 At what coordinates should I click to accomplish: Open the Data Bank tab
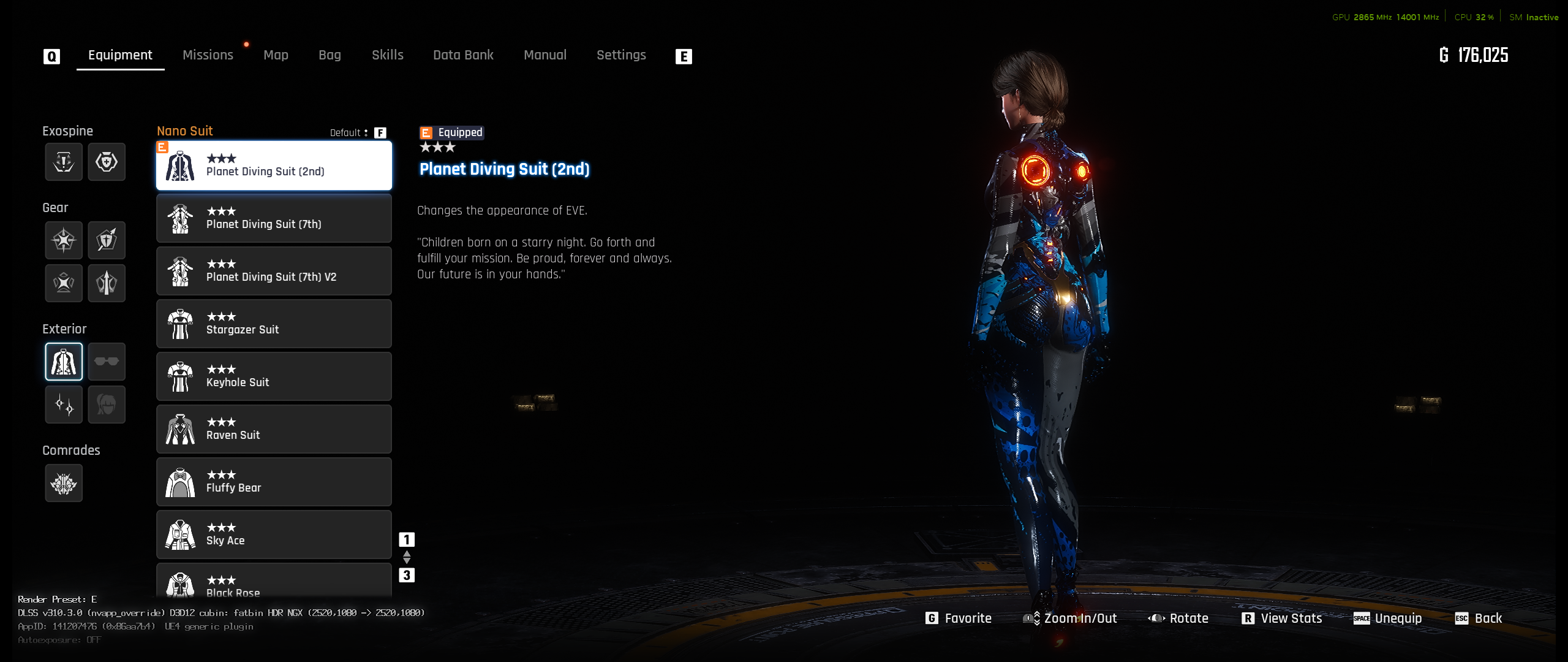click(463, 55)
